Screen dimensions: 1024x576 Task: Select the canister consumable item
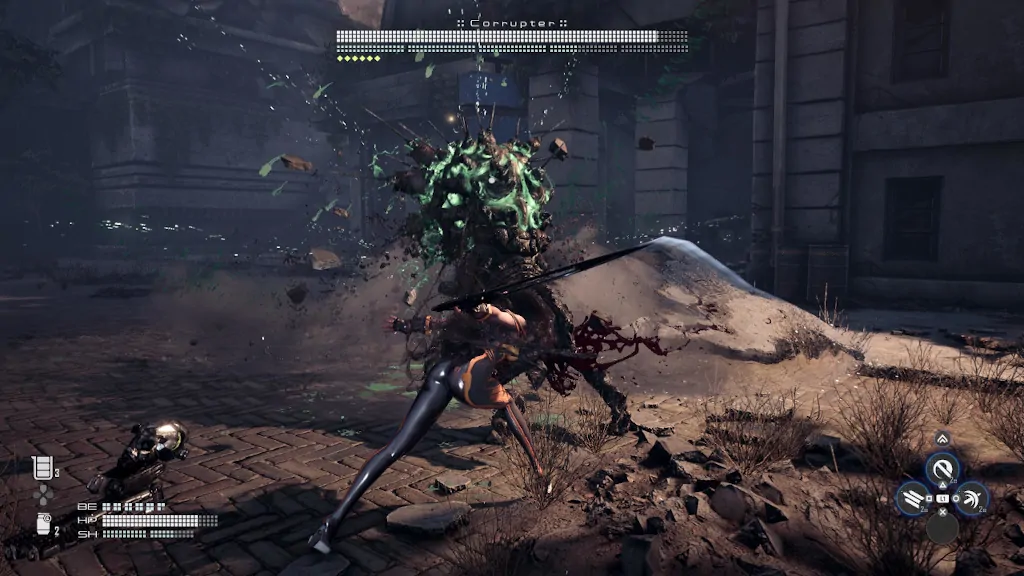[x=43, y=523]
